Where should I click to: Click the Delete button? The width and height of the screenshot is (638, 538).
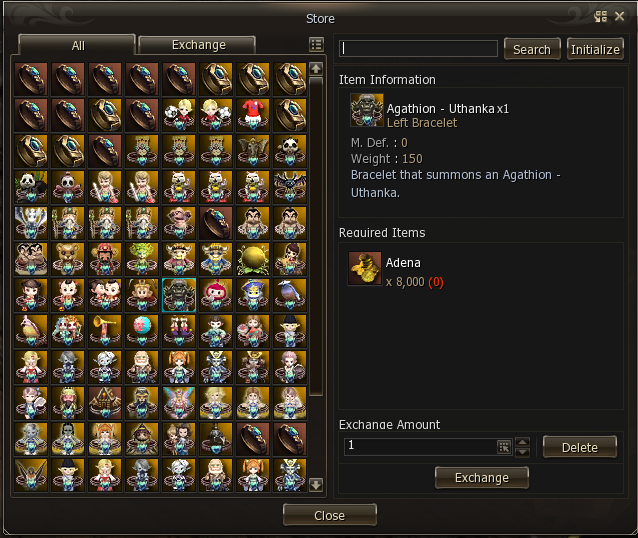(579, 447)
